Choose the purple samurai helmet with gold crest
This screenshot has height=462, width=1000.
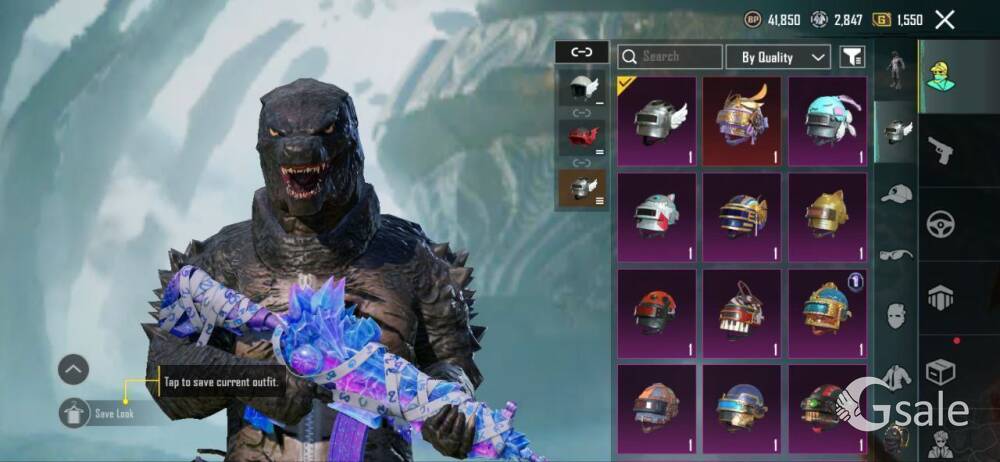(x=741, y=121)
